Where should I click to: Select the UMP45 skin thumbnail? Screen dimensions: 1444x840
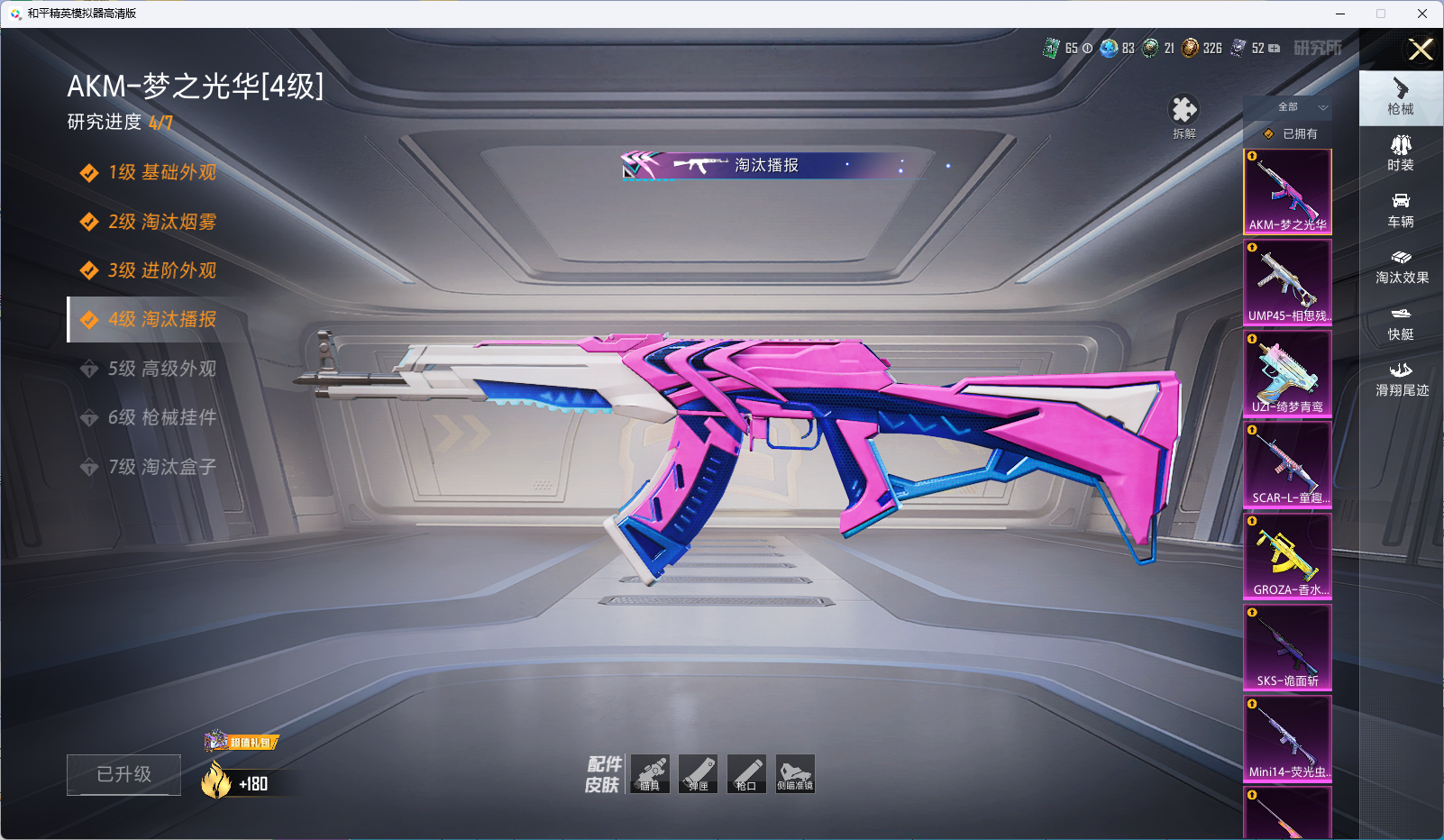[1287, 282]
